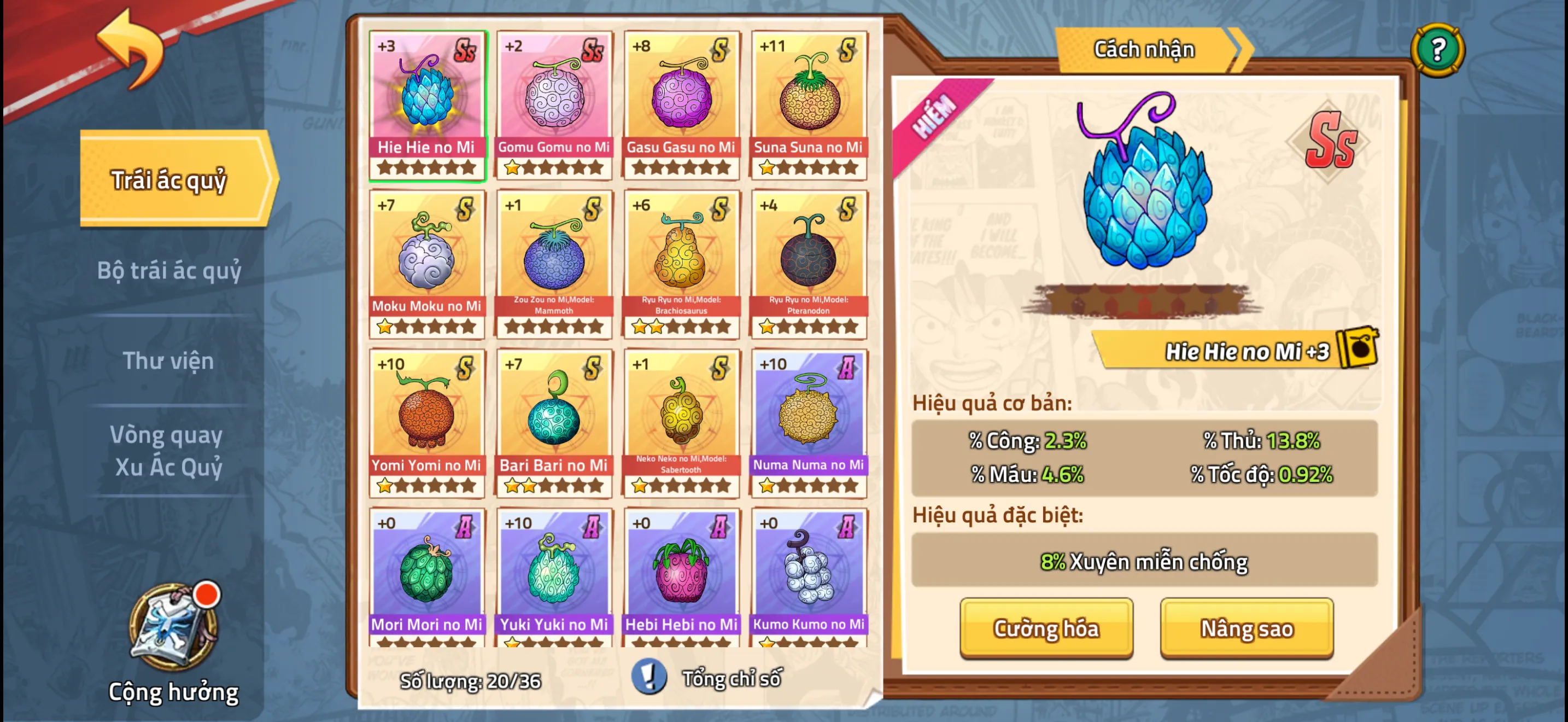Screen dimensions: 1568x722
Task: Tap the Nâng sao star upgrade button
Action: point(1246,627)
